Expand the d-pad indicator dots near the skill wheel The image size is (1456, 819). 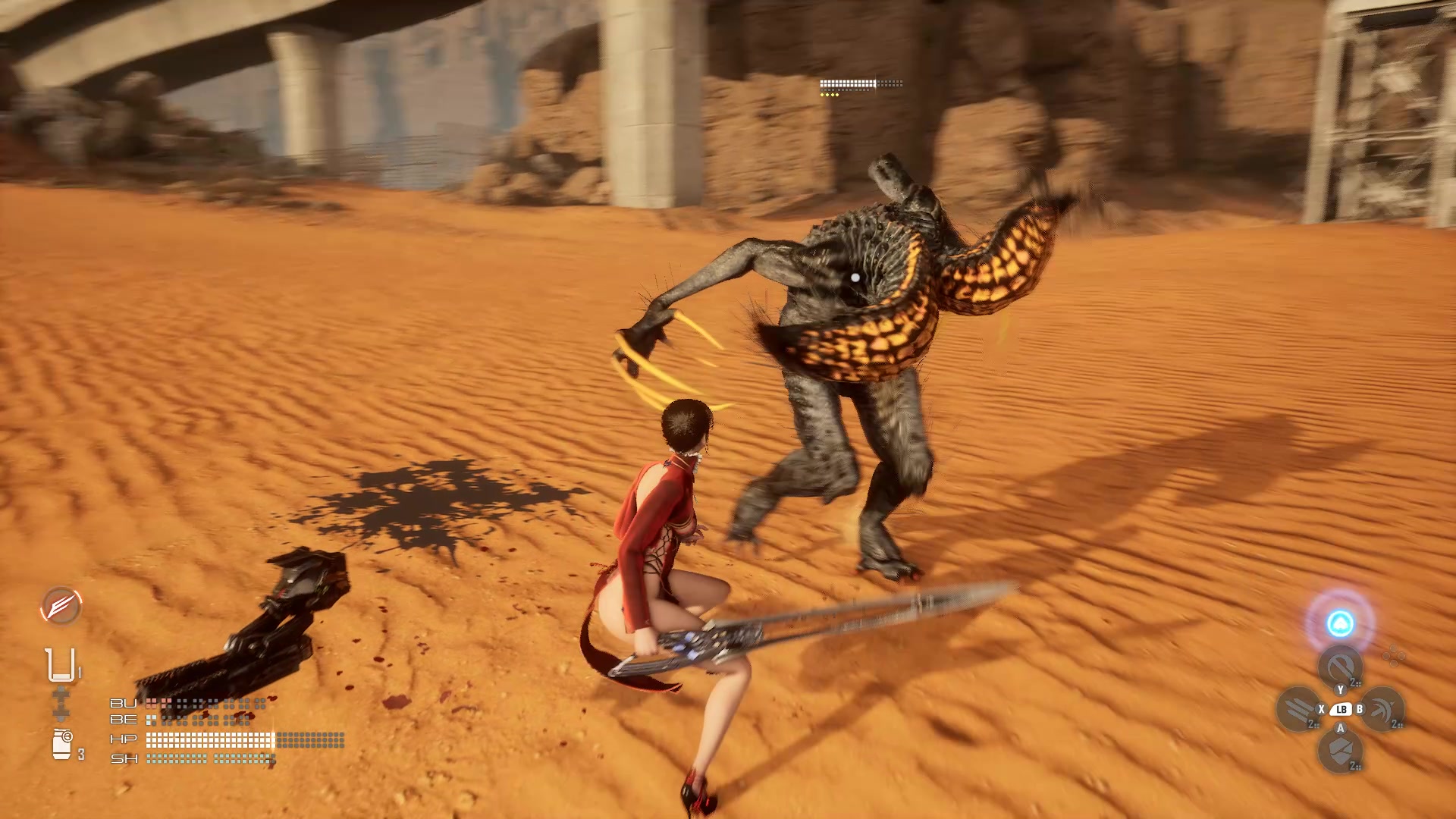point(1393,655)
